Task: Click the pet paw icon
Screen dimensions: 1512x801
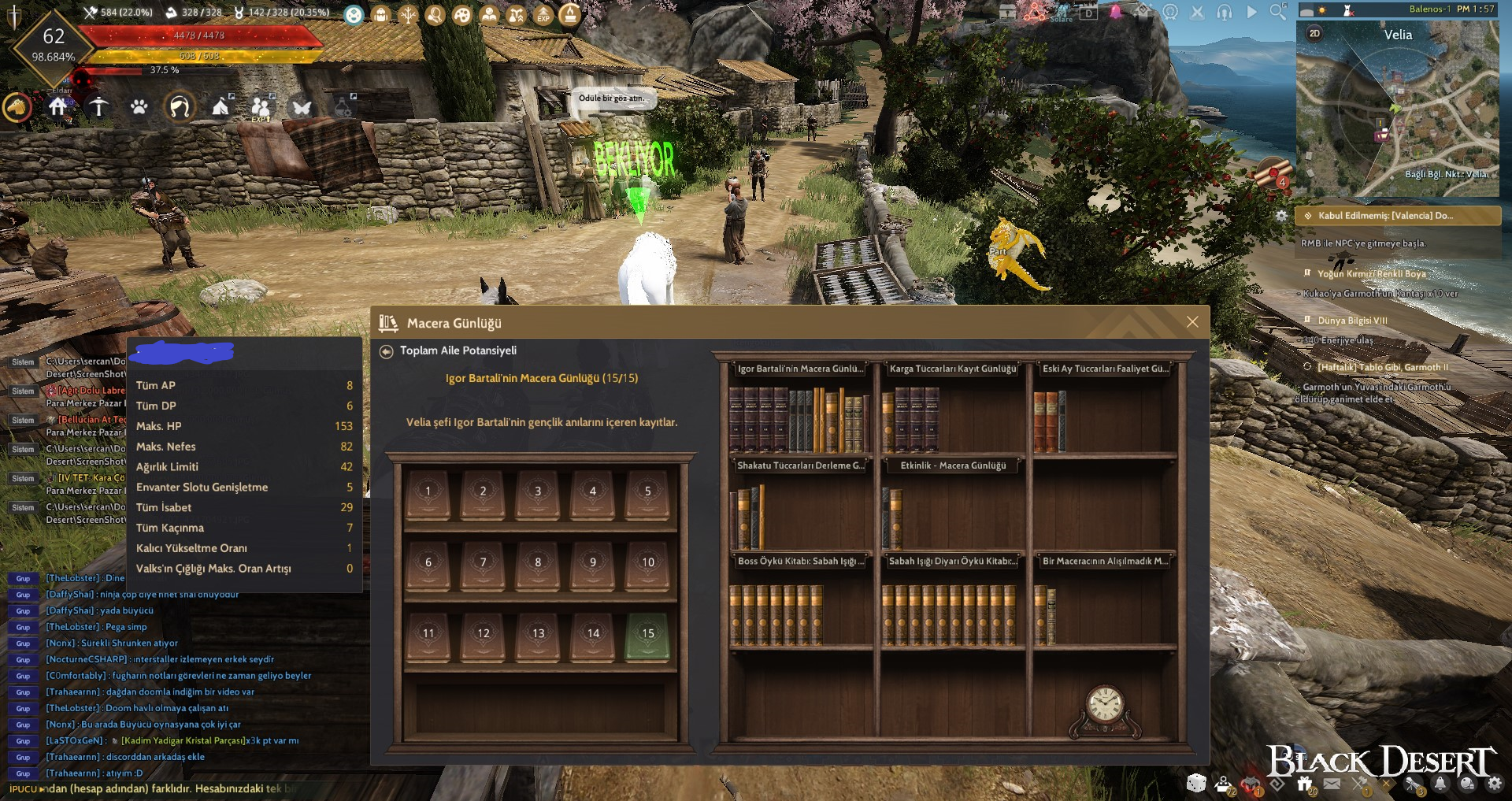Action: 139,106
